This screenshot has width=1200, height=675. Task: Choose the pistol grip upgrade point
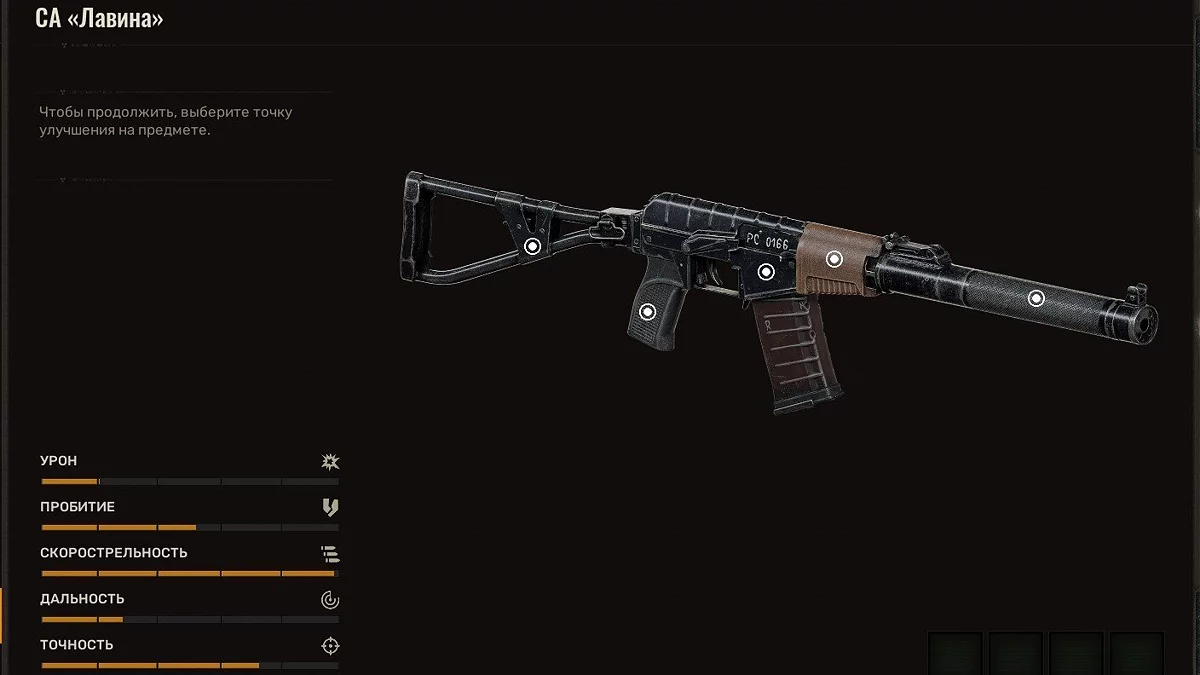[647, 312]
